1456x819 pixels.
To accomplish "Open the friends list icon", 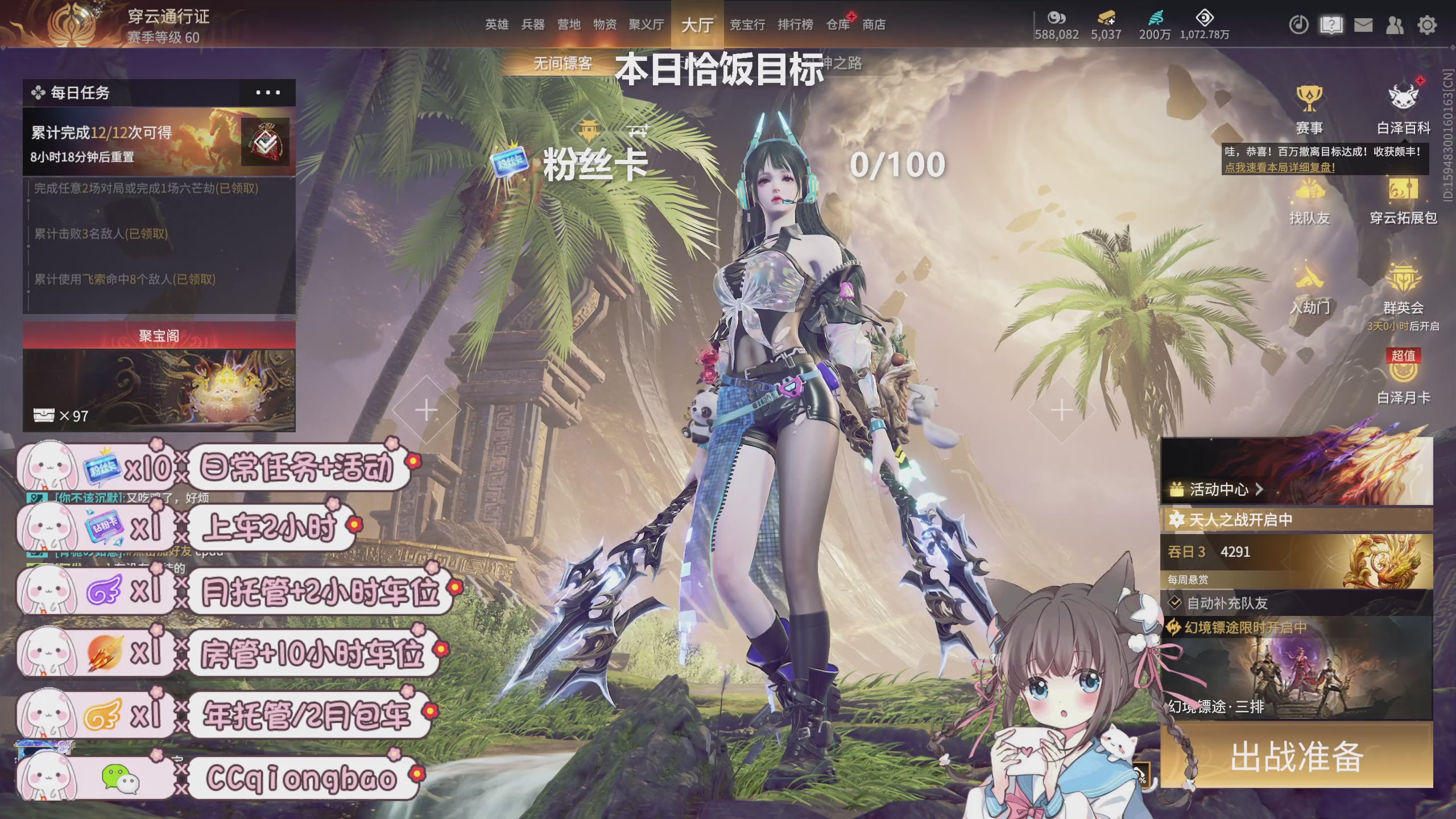I will point(1396,25).
